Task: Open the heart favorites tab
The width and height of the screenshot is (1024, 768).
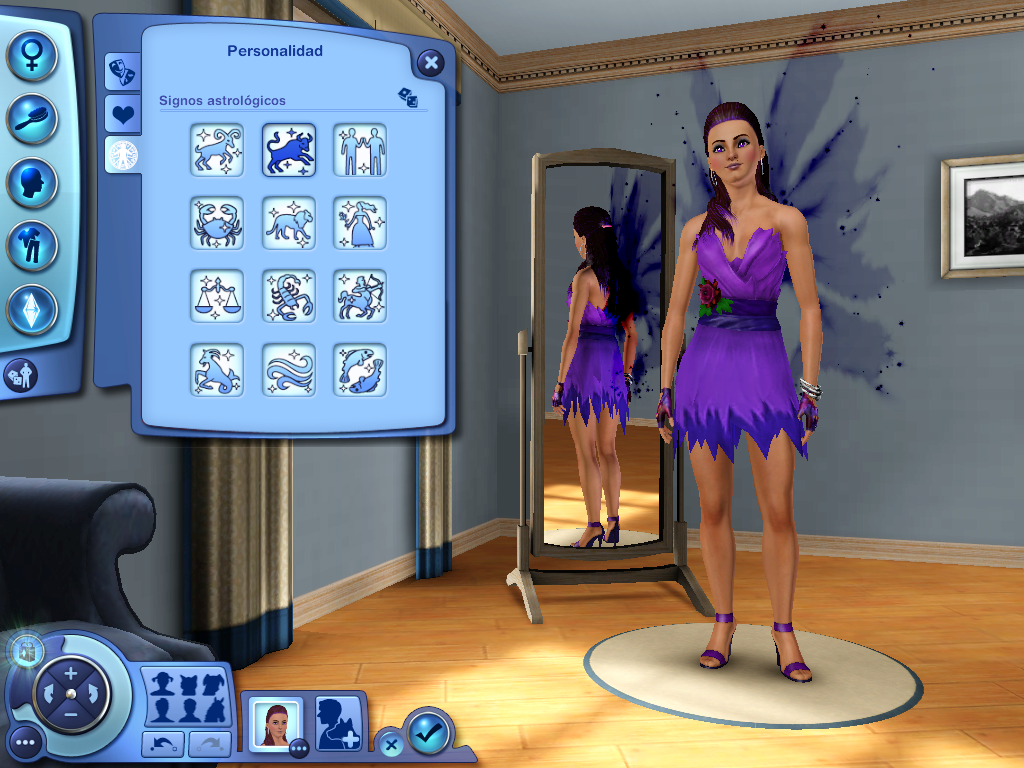Action: point(122,113)
